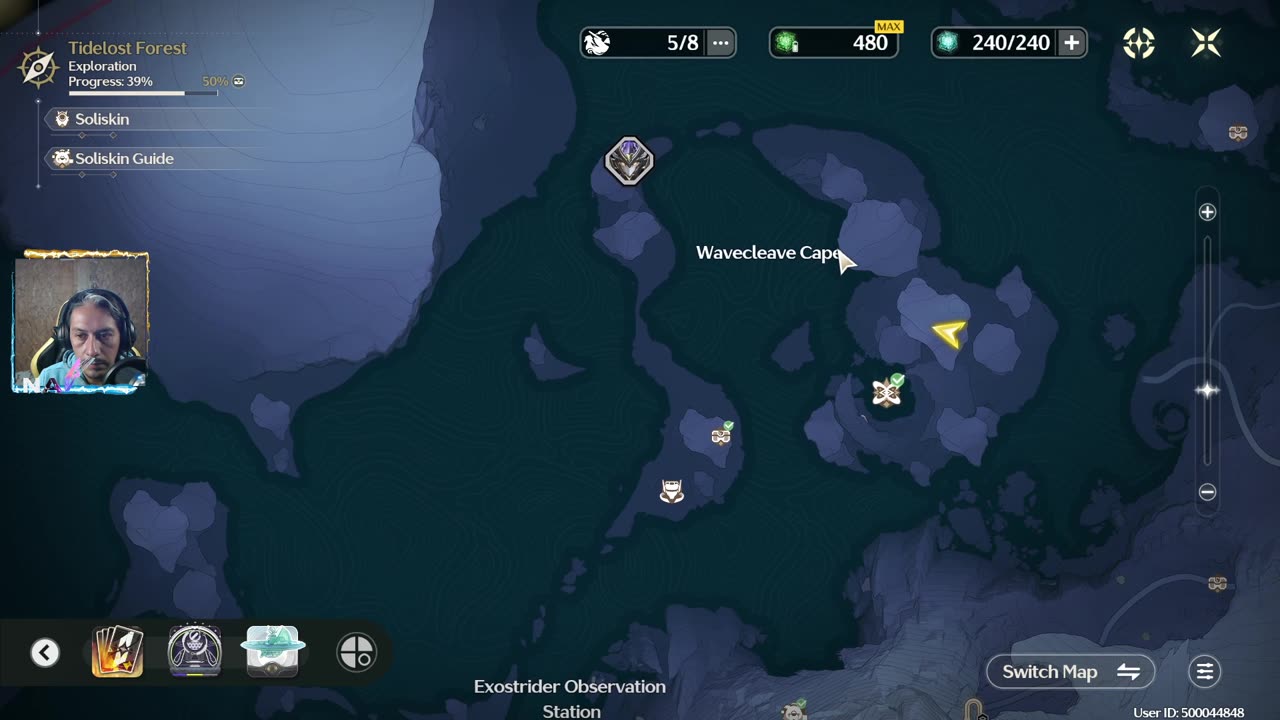1280x720 pixels.
Task: Zoom in the map with the plus button
Action: point(1207,212)
